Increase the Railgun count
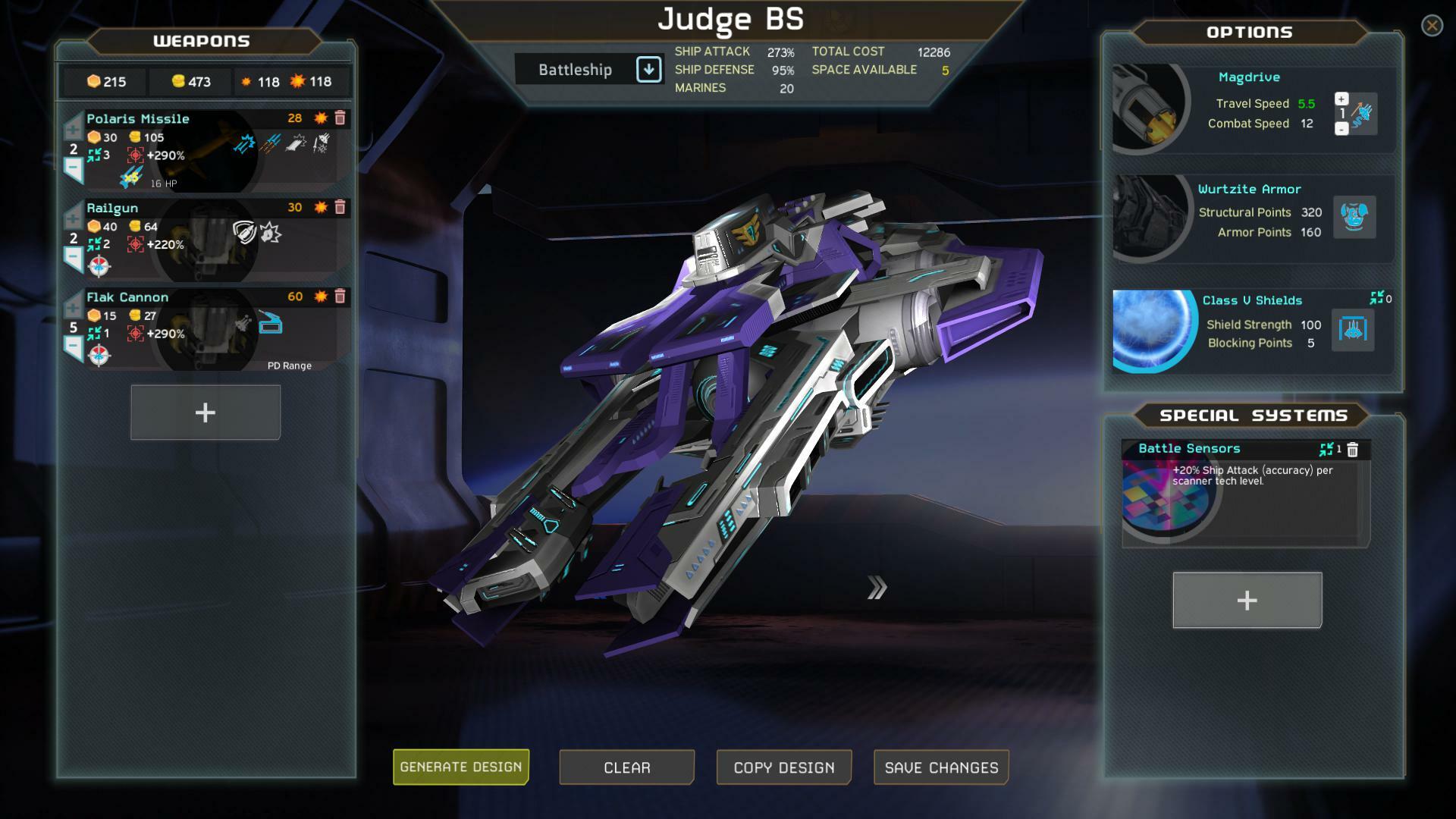Image resolution: width=1456 pixels, height=819 pixels. (72, 220)
